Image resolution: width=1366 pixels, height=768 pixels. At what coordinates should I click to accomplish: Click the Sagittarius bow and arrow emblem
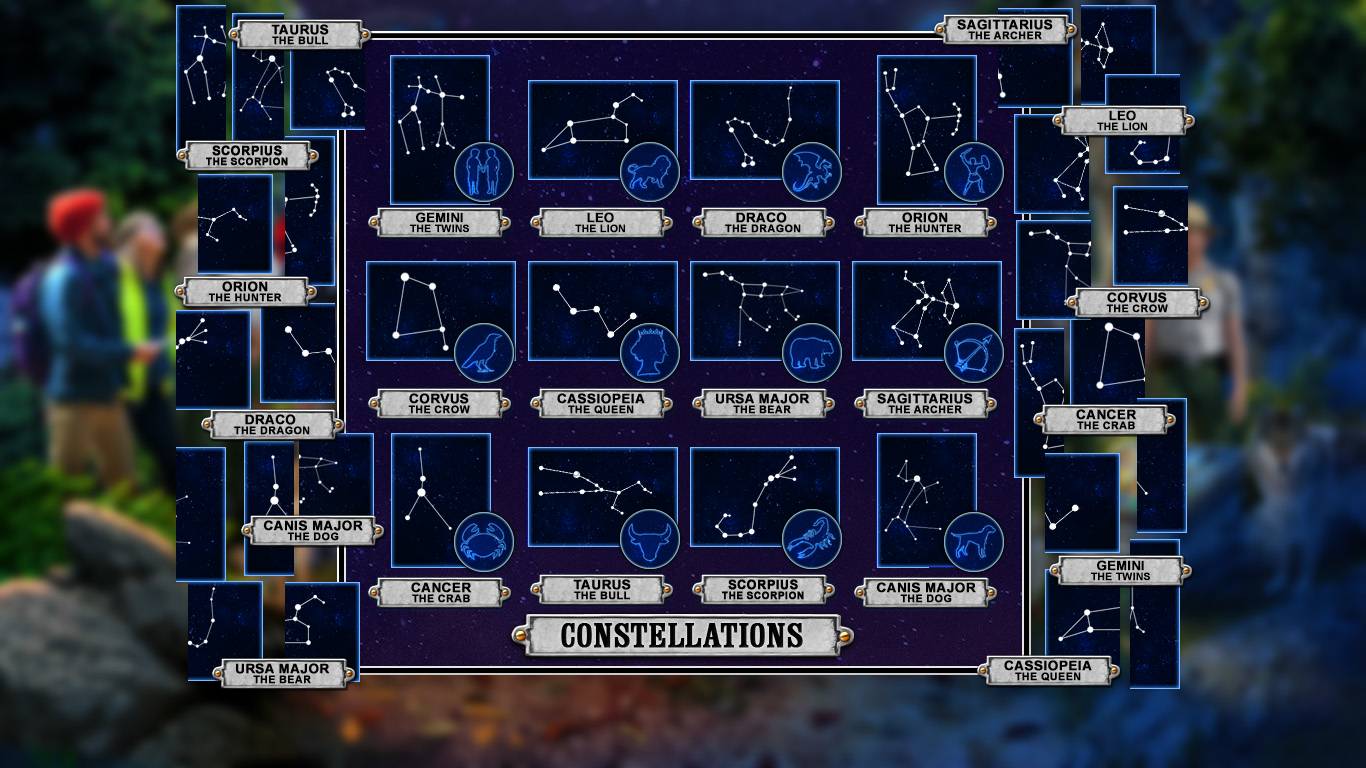[973, 353]
